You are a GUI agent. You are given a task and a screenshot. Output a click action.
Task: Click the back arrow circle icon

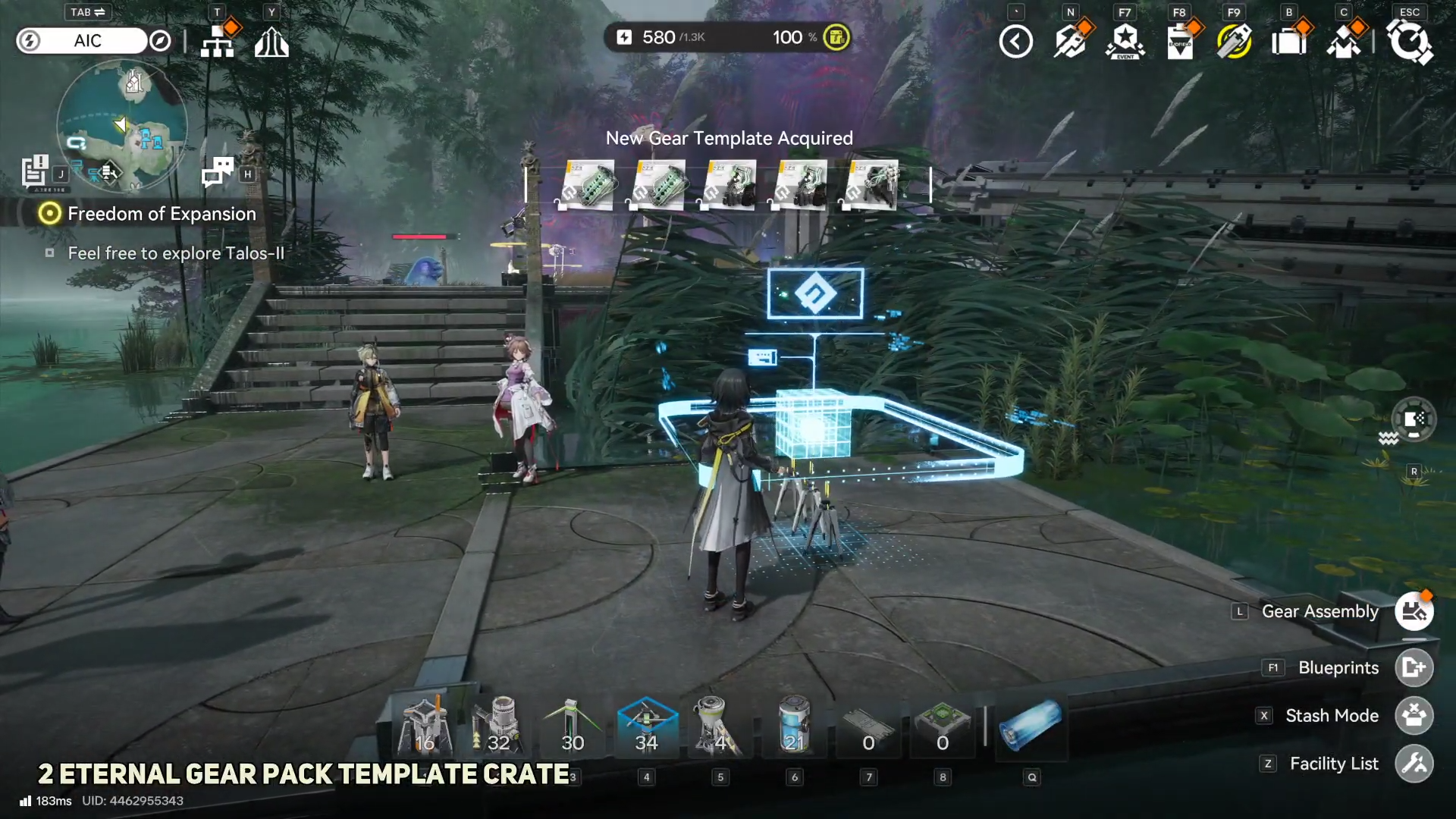(1015, 42)
